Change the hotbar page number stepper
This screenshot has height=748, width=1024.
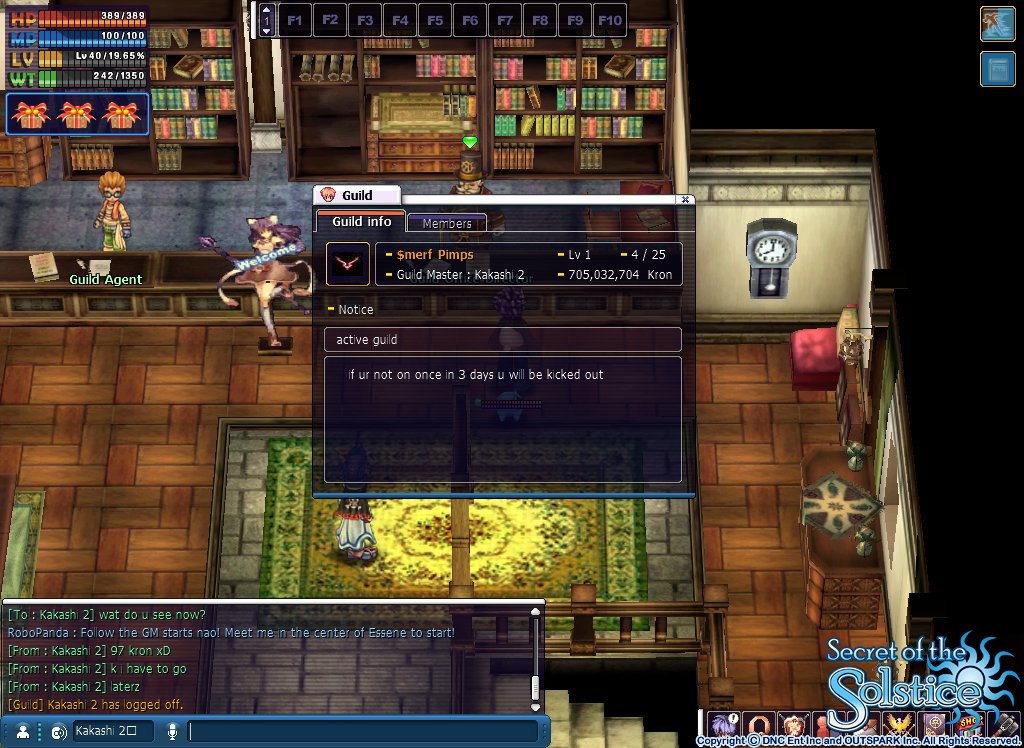coord(266,20)
